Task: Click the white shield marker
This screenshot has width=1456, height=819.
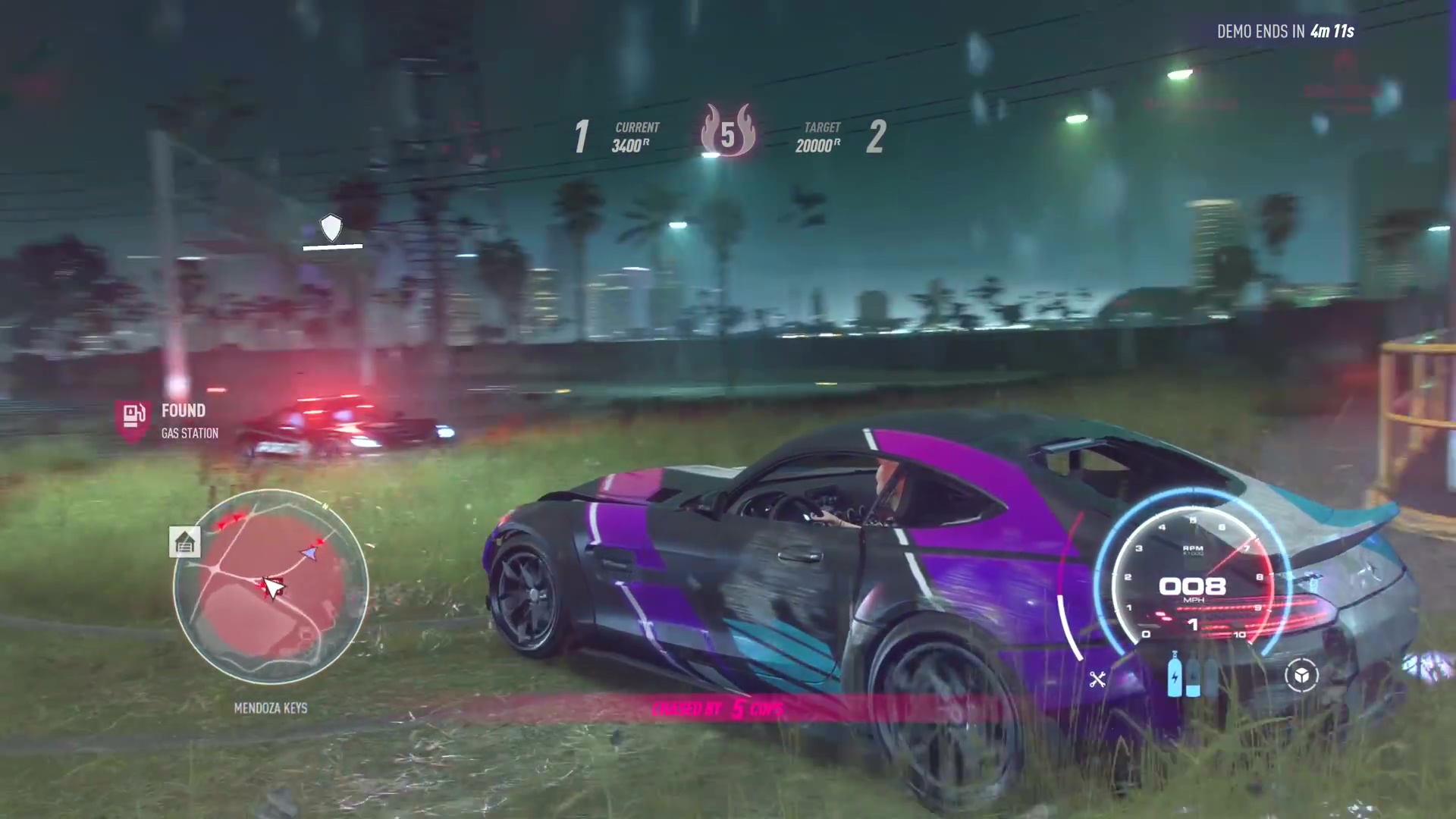Action: [331, 226]
